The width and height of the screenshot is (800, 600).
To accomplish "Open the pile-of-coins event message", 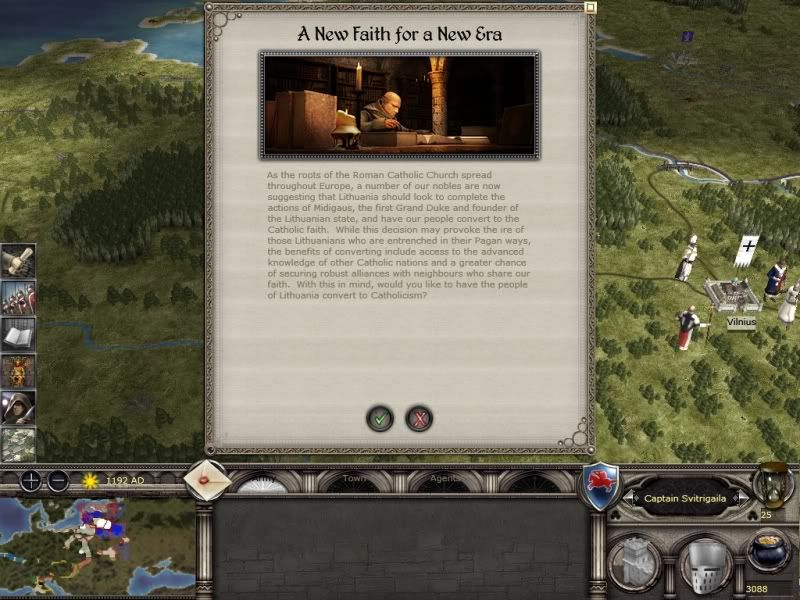I will click(18, 443).
